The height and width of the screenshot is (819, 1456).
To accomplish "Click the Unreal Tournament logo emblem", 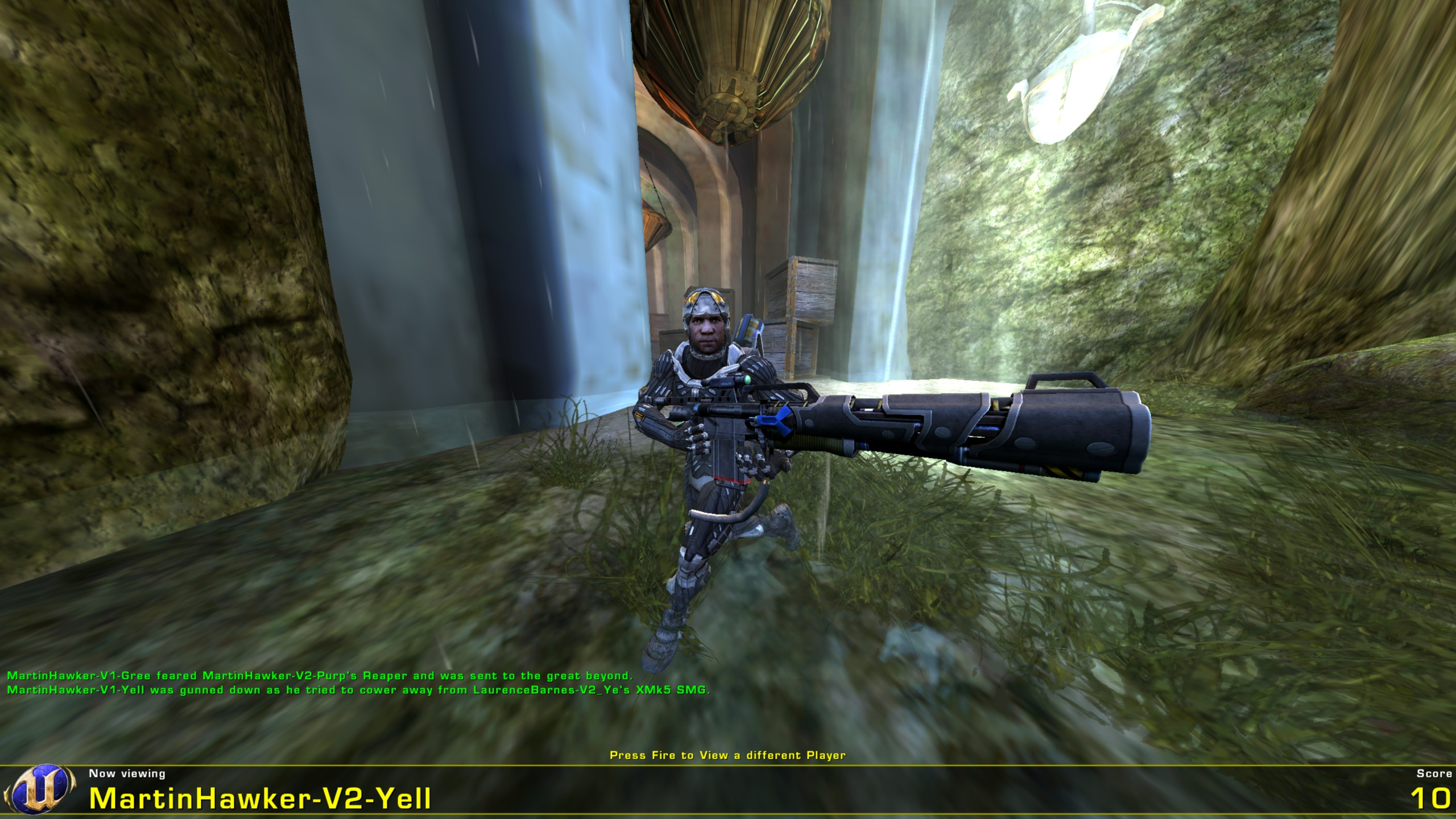I will tap(42, 789).
